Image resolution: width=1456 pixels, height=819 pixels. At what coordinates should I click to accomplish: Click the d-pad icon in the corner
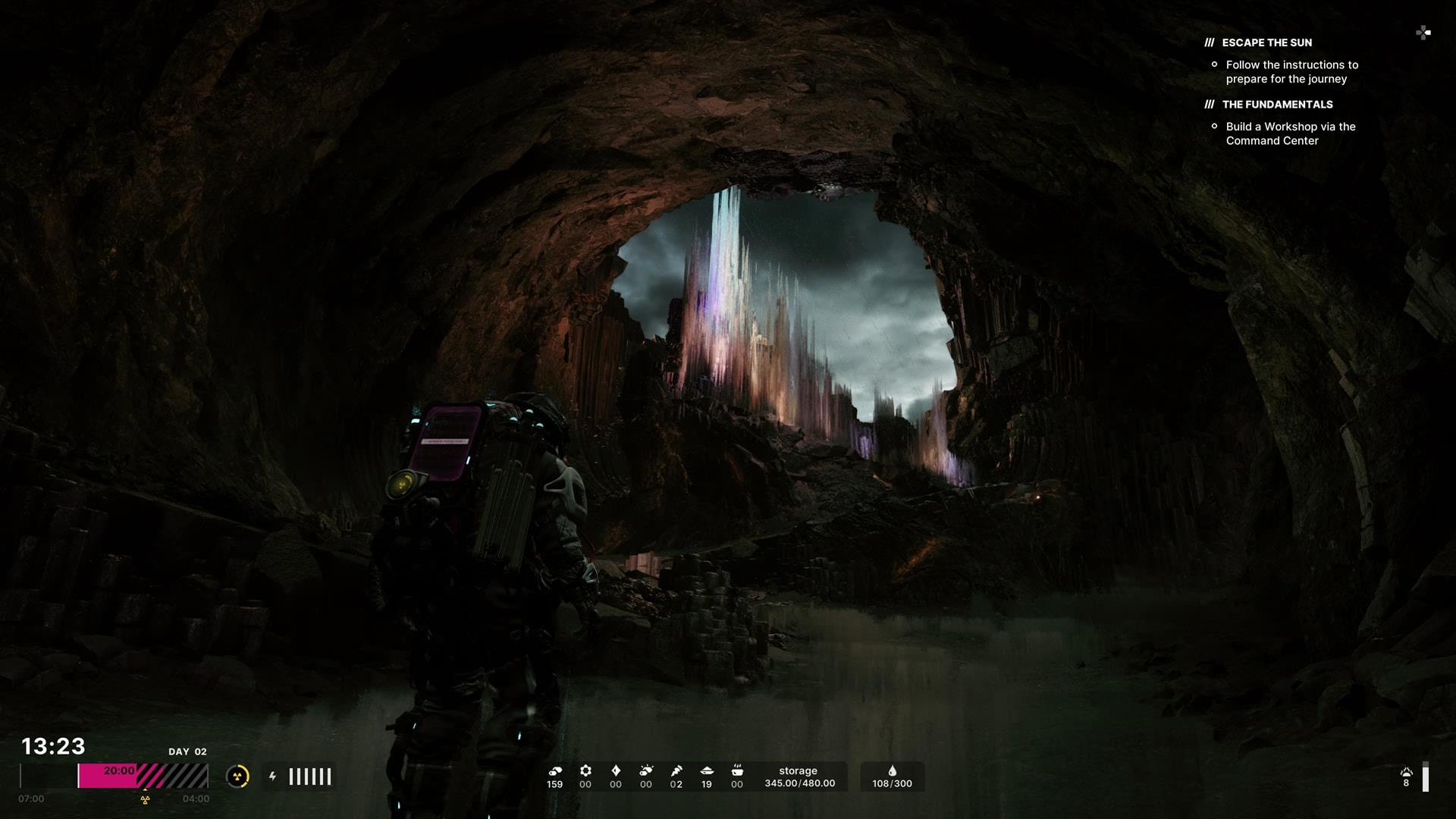tap(1423, 33)
